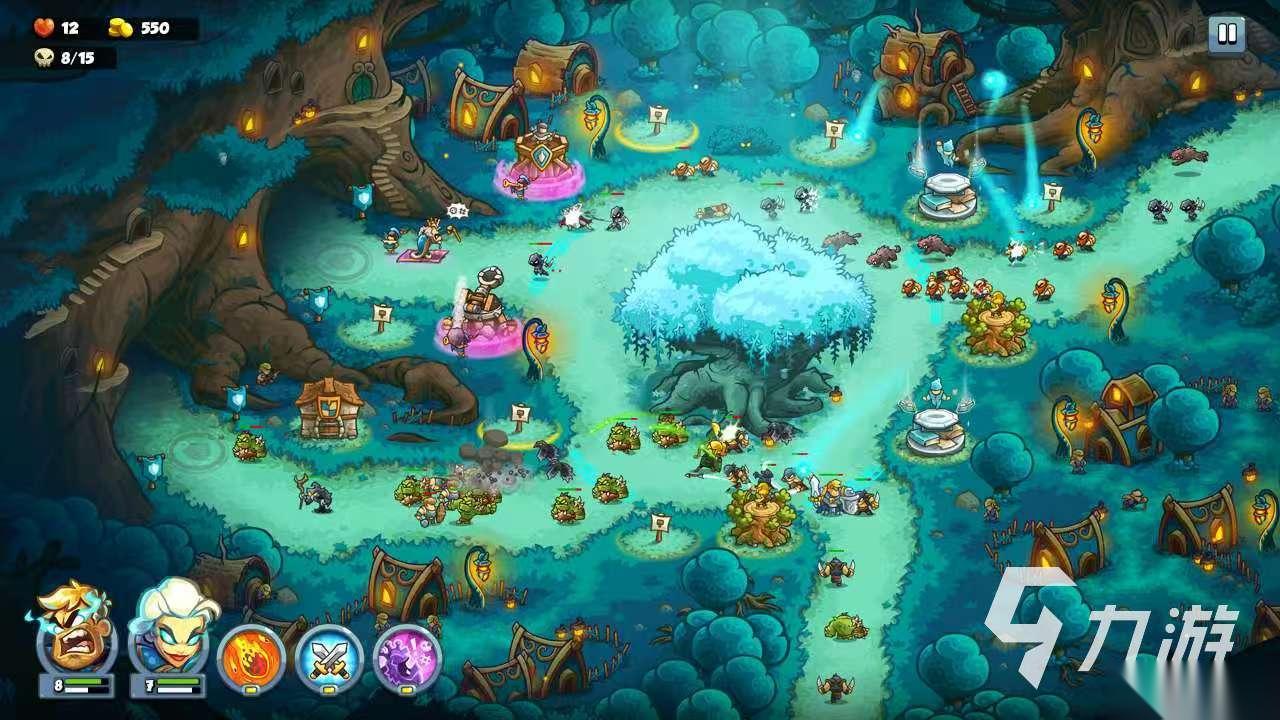The width and height of the screenshot is (1280, 720).
Task: Call reinforcements with the crossed swords ability
Action: [x=329, y=657]
